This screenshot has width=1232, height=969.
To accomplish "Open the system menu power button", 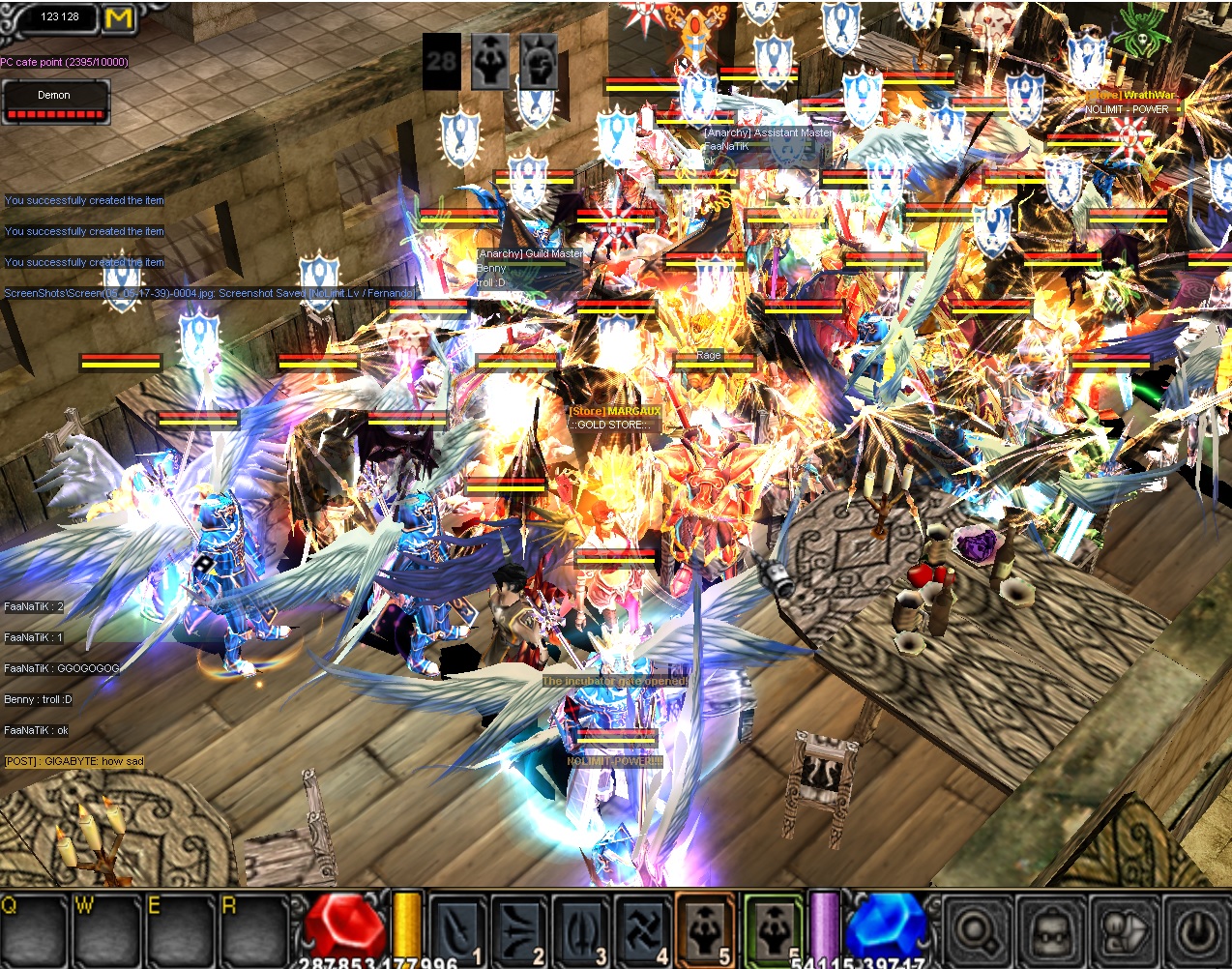I will pos(1197,932).
